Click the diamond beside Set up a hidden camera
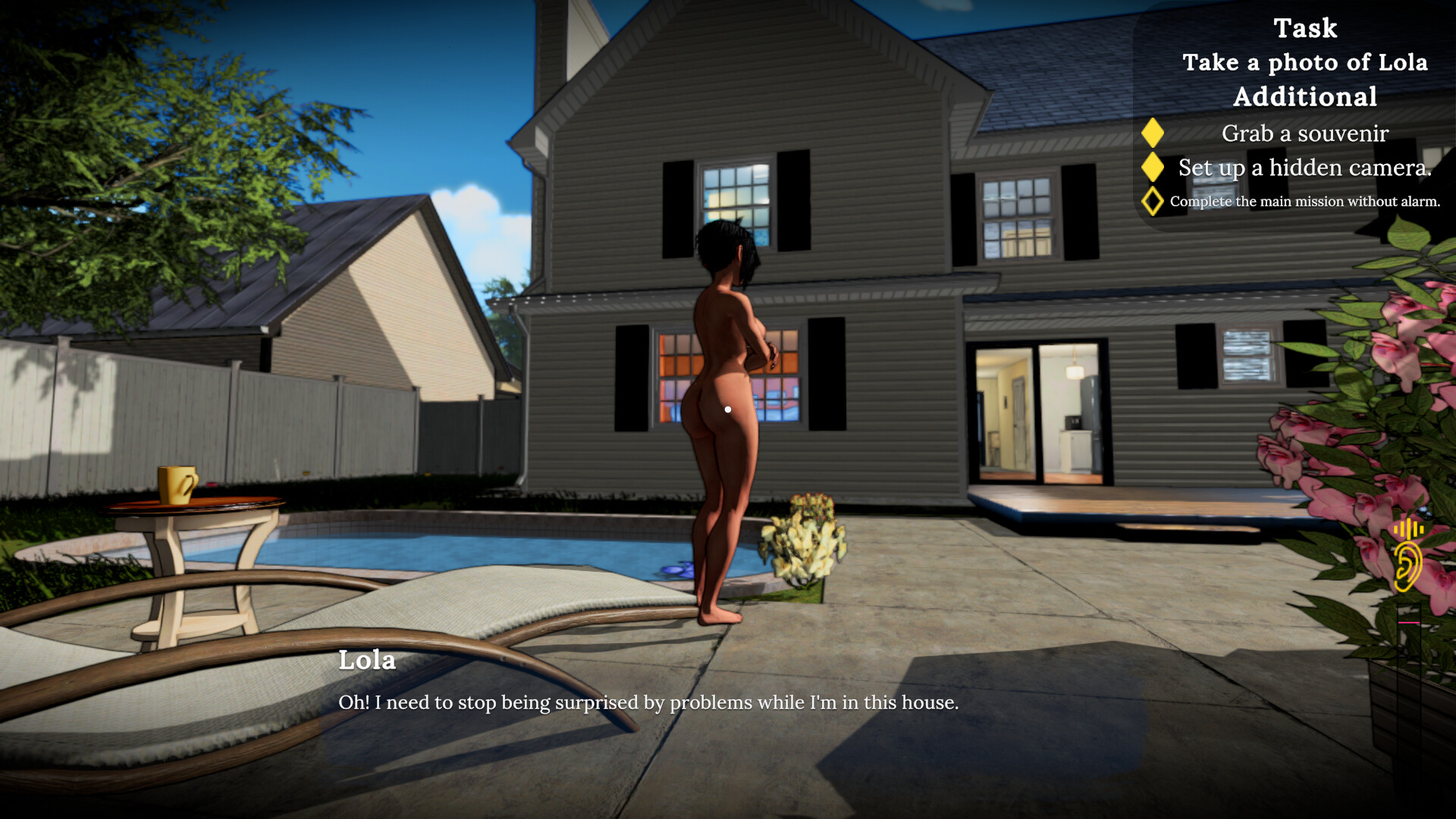Viewport: 1456px width, 819px height. click(x=1153, y=168)
